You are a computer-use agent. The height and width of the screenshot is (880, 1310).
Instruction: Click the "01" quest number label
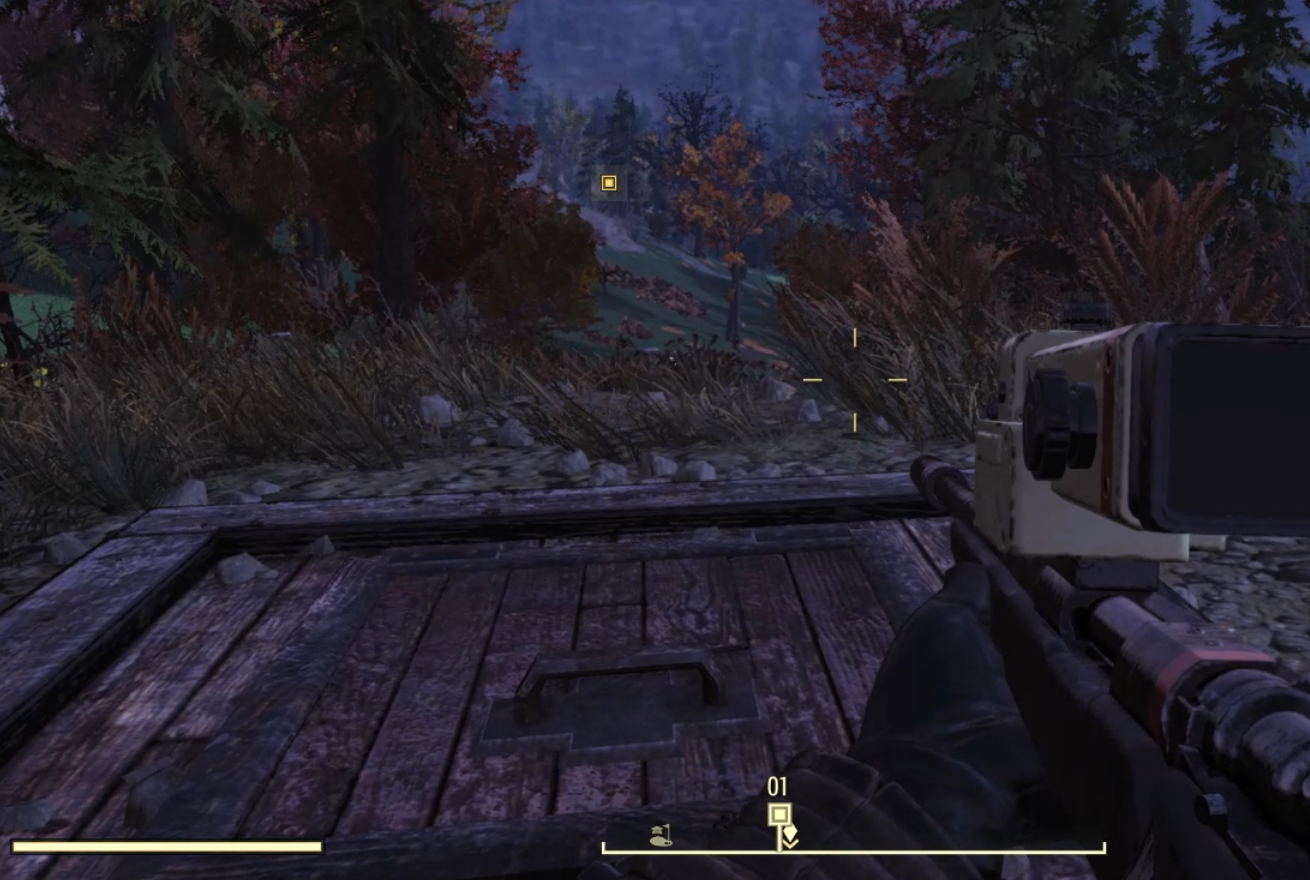point(776,786)
